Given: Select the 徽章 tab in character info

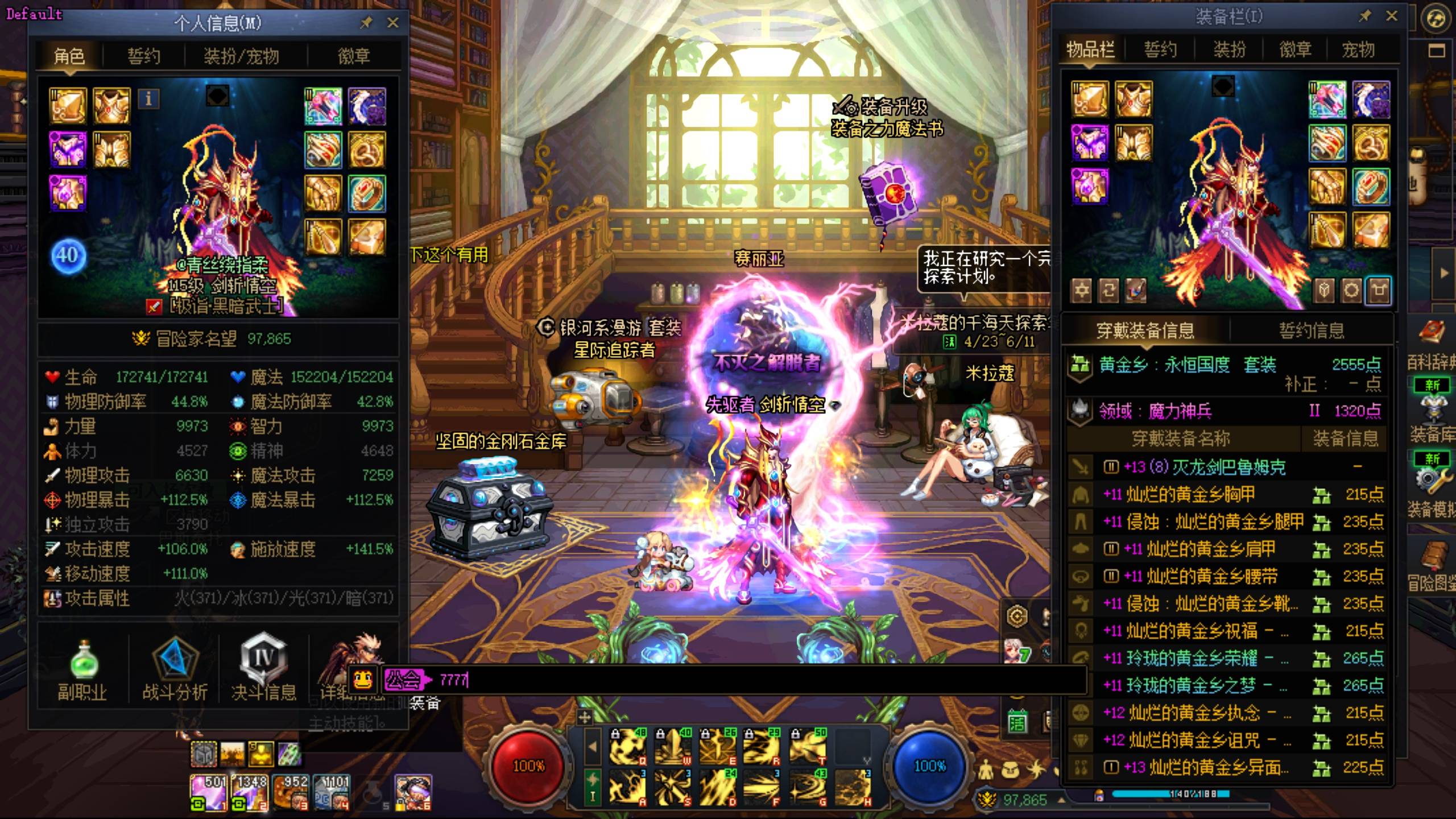Looking at the screenshot, I should (x=353, y=56).
